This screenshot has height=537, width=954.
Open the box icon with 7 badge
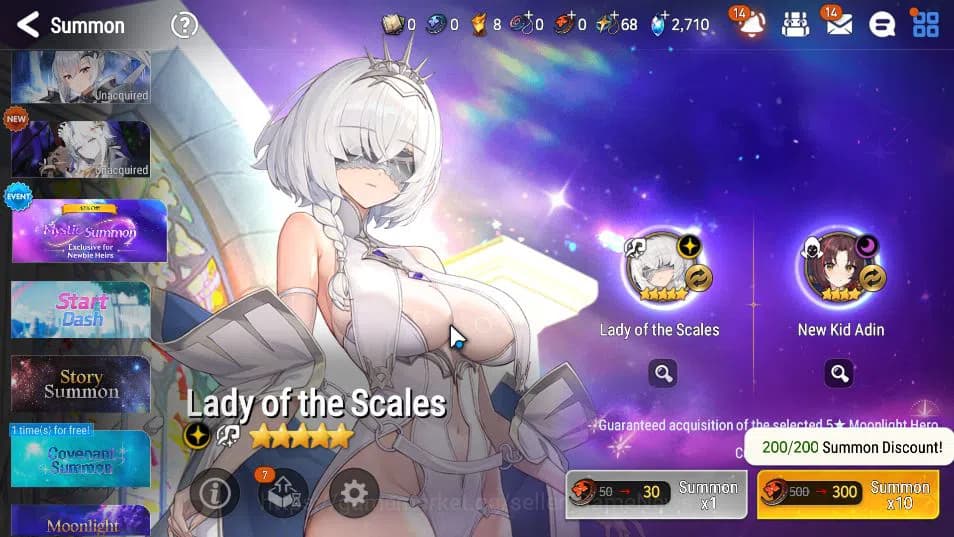click(282, 493)
